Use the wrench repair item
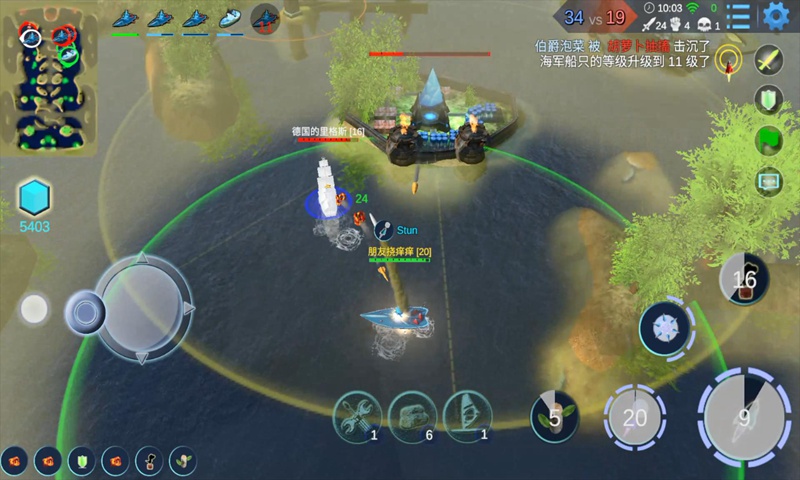Image resolution: width=800 pixels, height=480 pixels. point(357,413)
